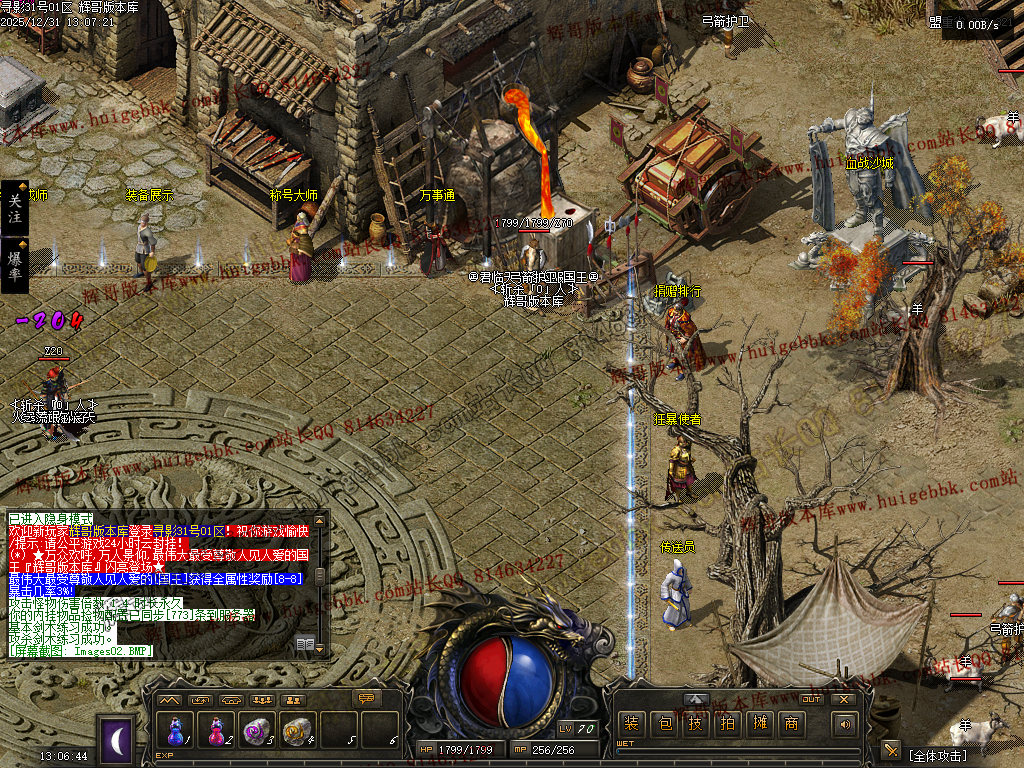Use the blue potion in slot 1
The width and height of the screenshot is (1024, 768).
tap(176, 731)
